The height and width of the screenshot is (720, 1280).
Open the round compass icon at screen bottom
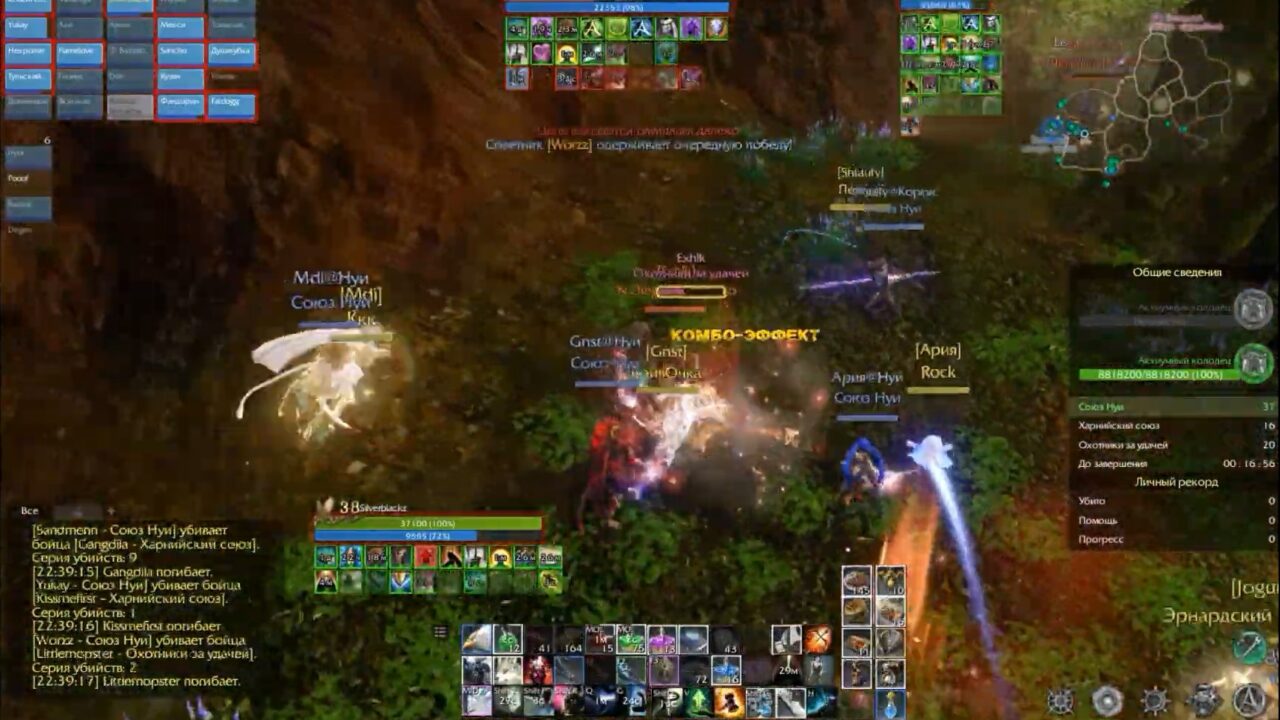(1107, 699)
